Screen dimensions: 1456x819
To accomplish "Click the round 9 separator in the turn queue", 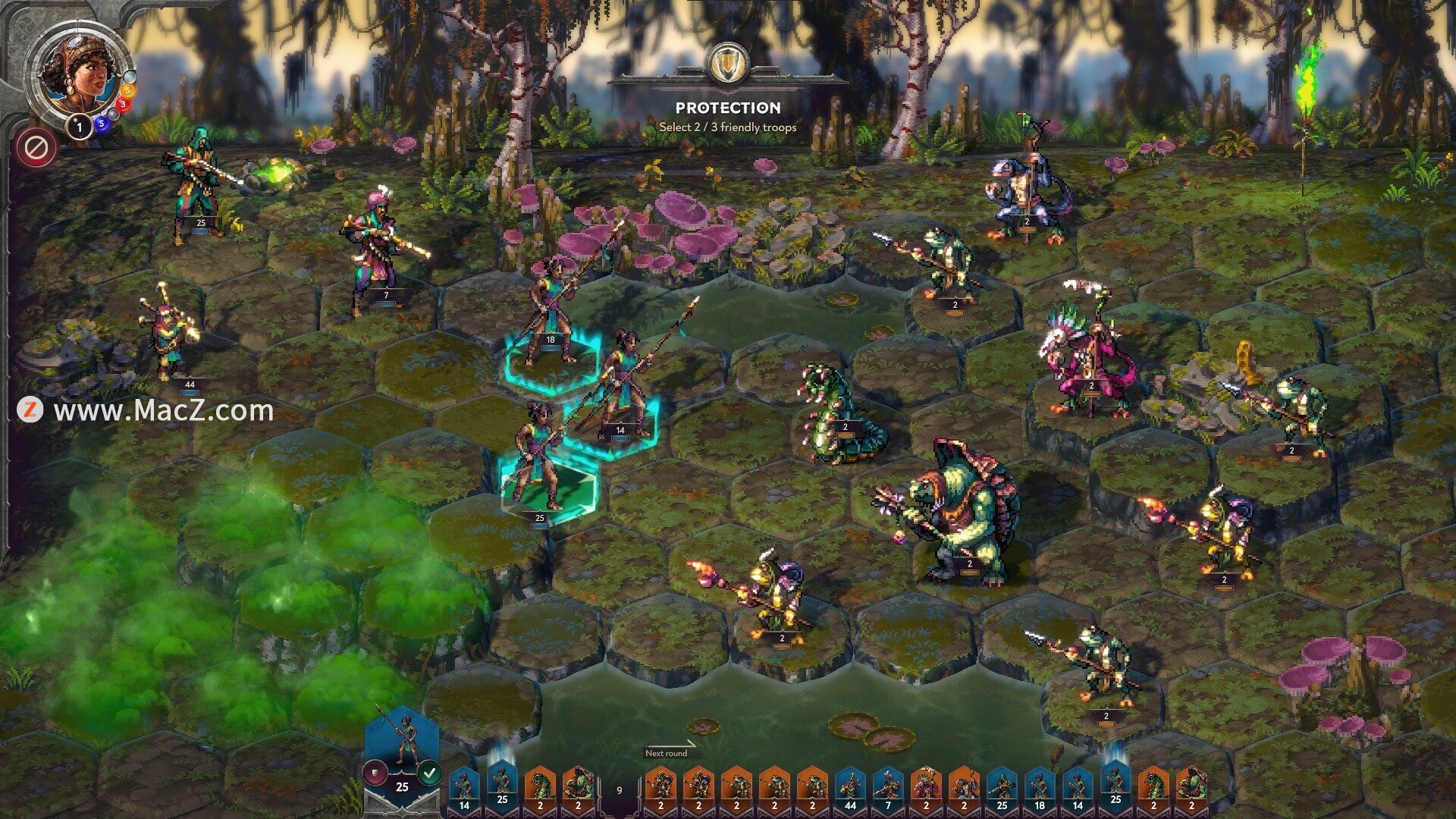I will (x=620, y=790).
